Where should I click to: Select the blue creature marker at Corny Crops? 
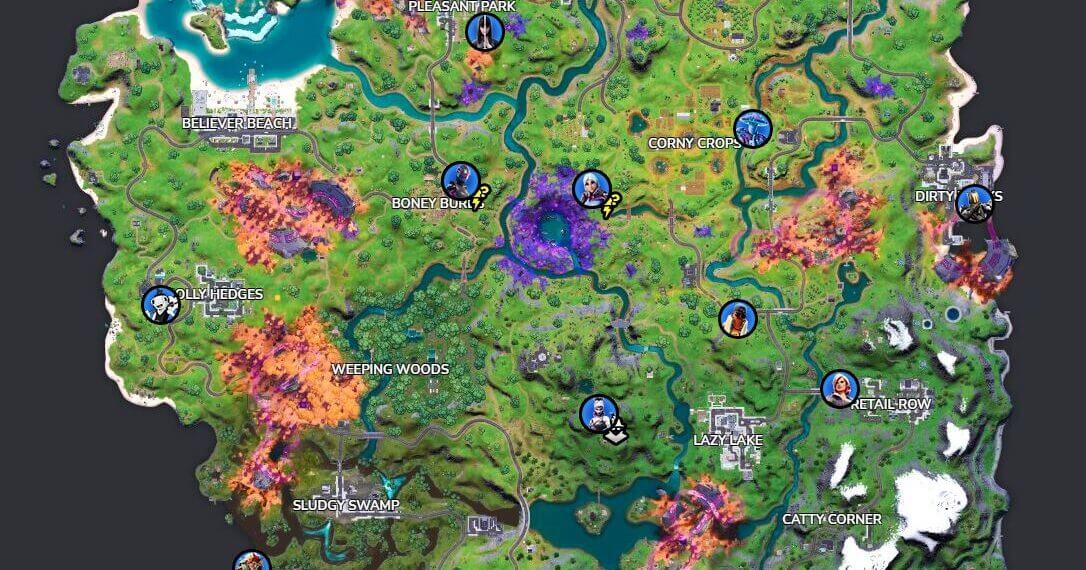(x=752, y=129)
